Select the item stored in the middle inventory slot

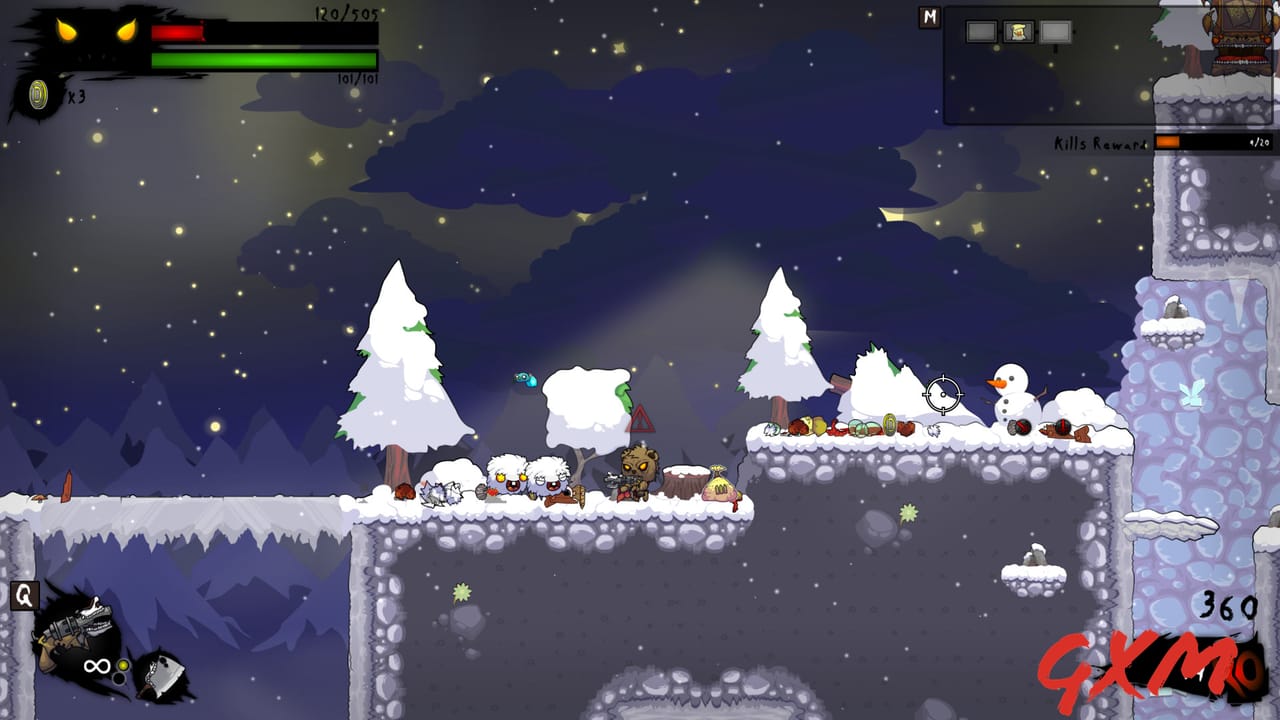[x=1018, y=32]
